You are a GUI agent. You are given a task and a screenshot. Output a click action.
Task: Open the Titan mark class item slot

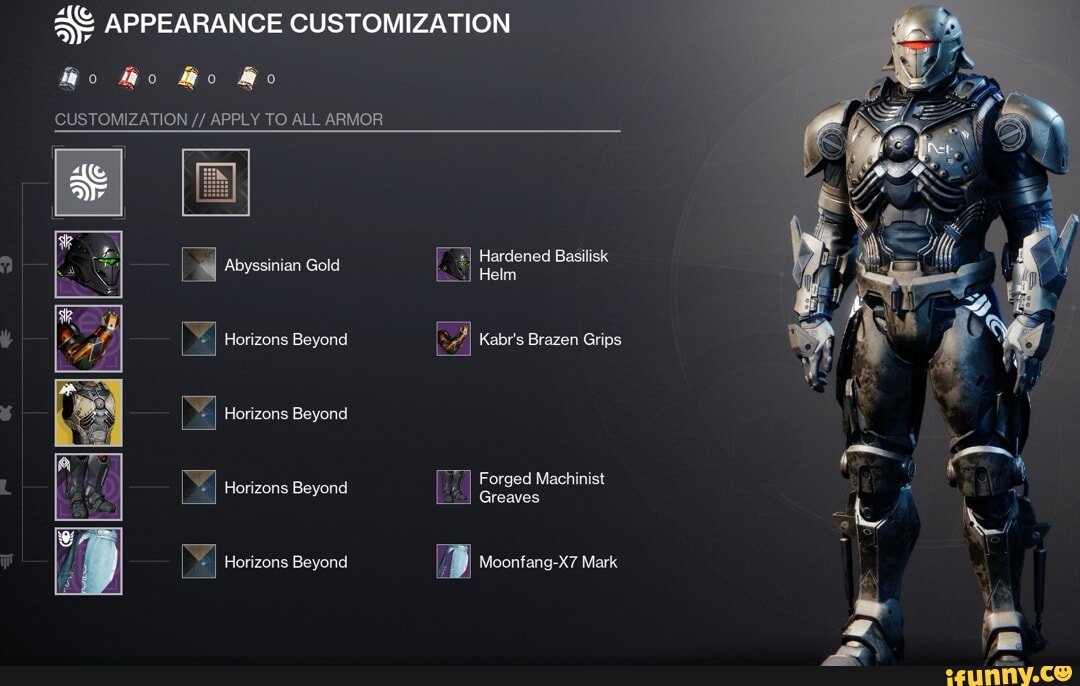pyautogui.click(x=89, y=561)
